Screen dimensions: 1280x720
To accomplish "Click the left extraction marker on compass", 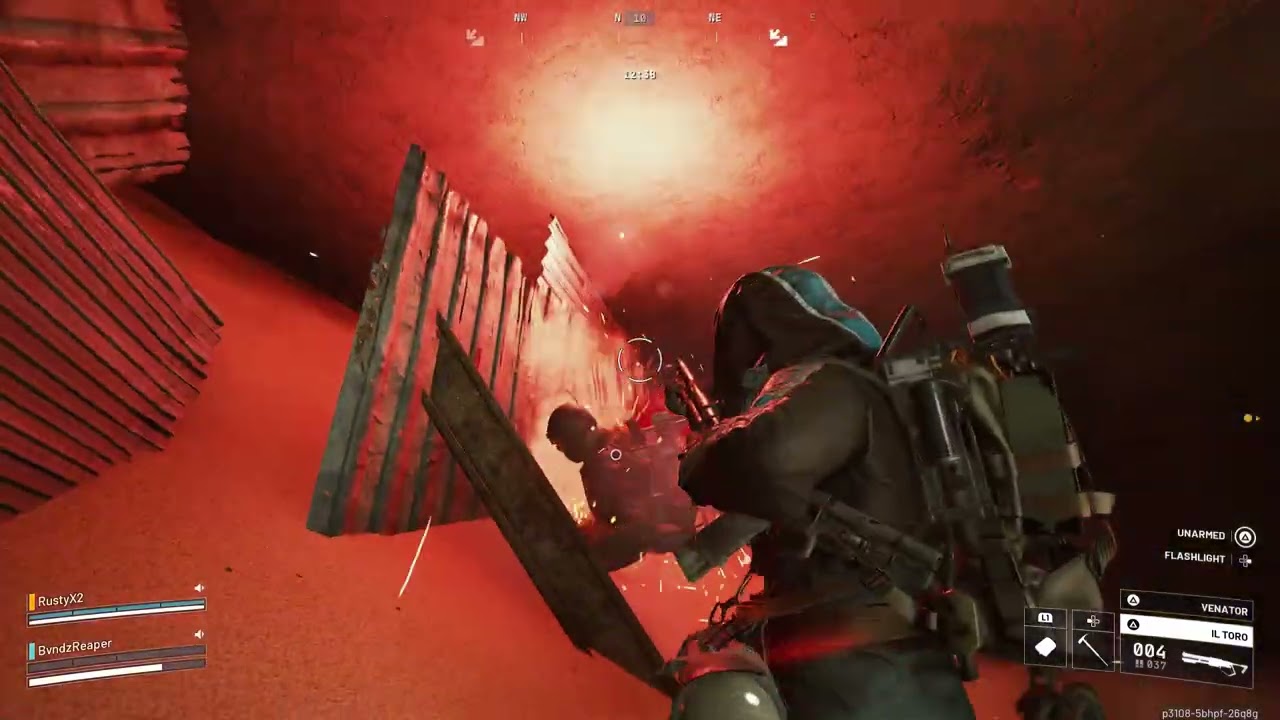I will 475,37.
